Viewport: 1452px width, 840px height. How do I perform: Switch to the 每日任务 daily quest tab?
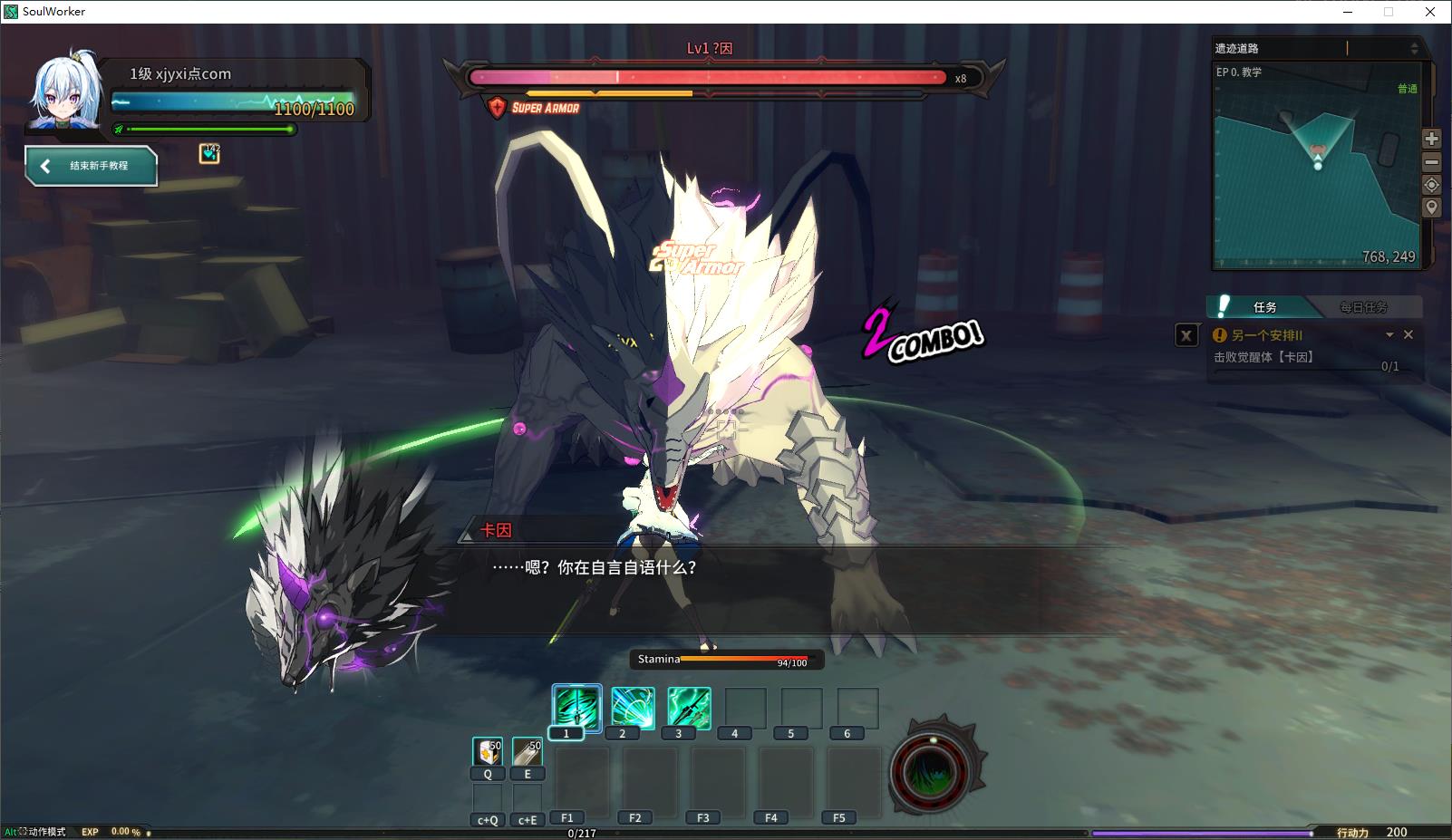click(1363, 307)
